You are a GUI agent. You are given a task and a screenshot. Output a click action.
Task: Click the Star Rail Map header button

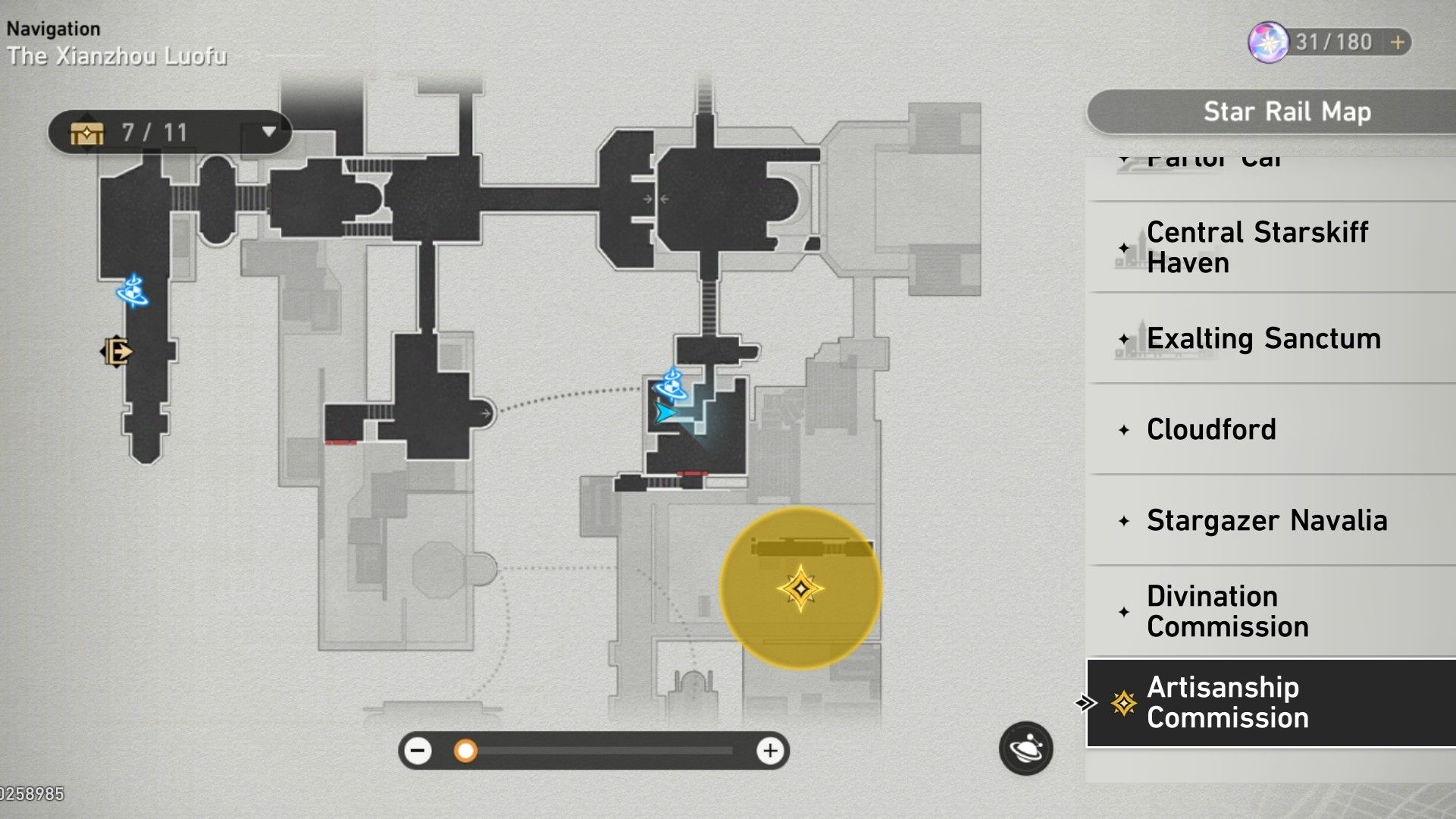pyautogui.click(x=1288, y=111)
